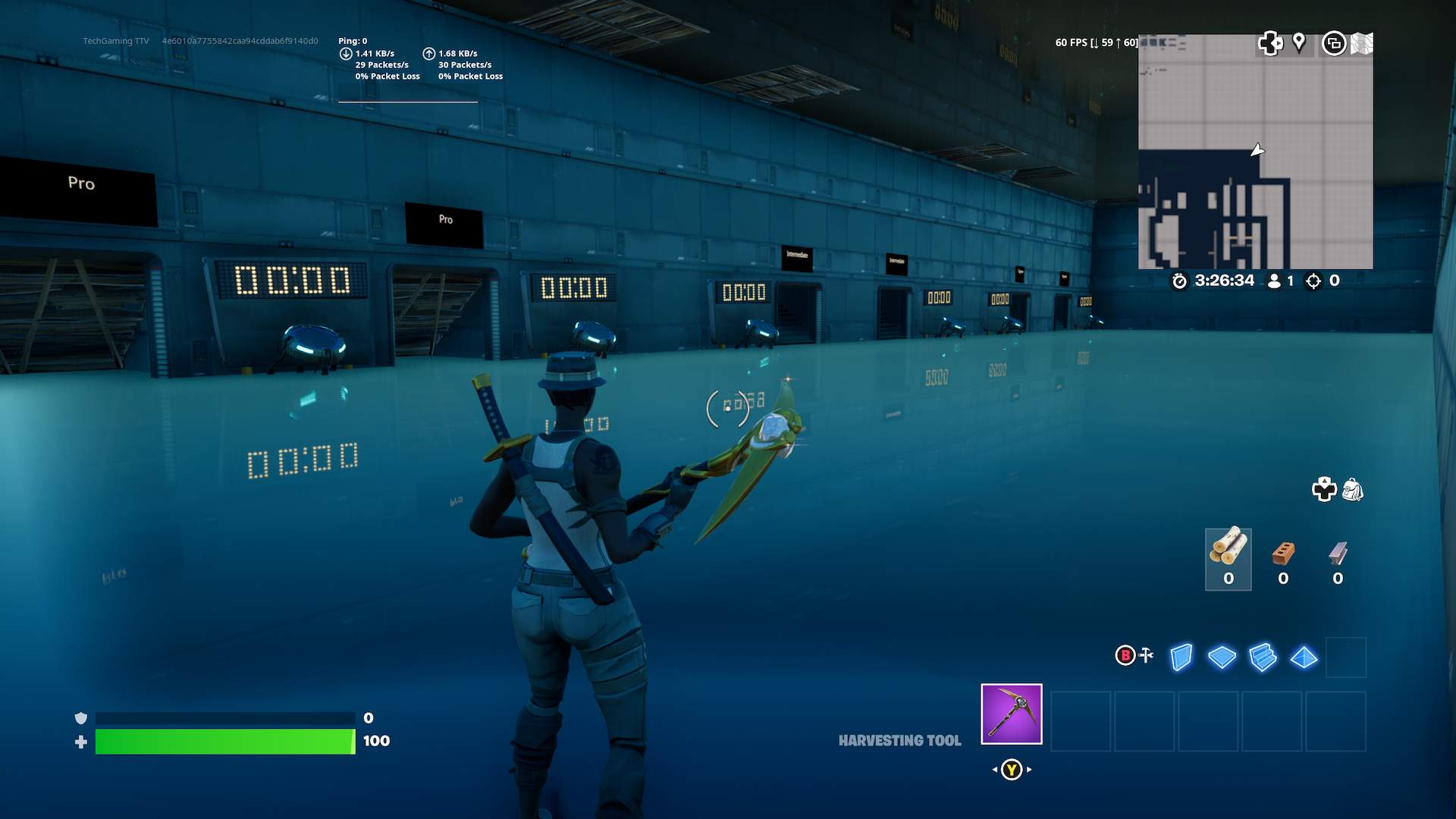Select the Harvesting Tool pickaxe slot

point(1011,714)
